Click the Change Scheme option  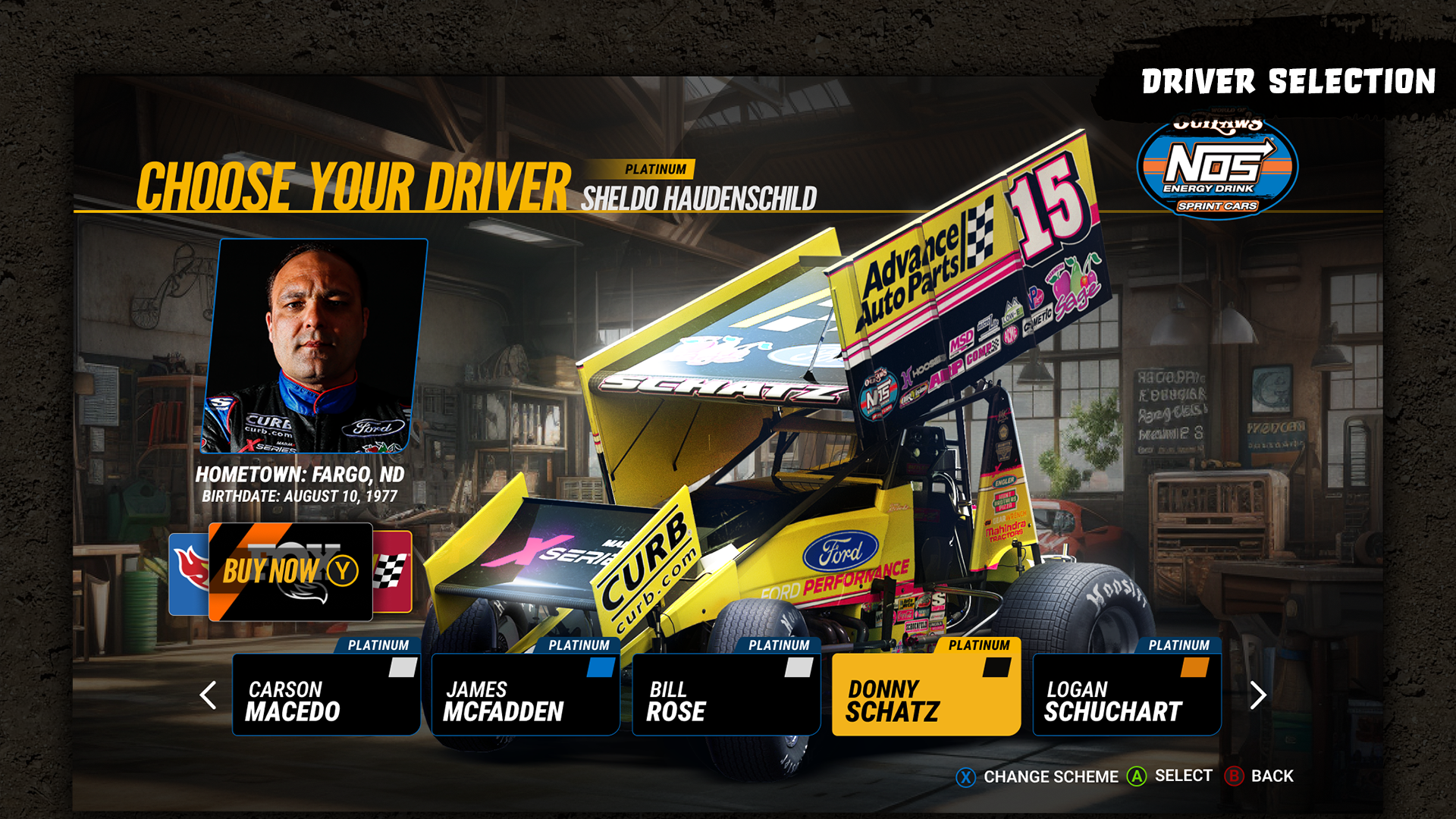[1038, 777]
